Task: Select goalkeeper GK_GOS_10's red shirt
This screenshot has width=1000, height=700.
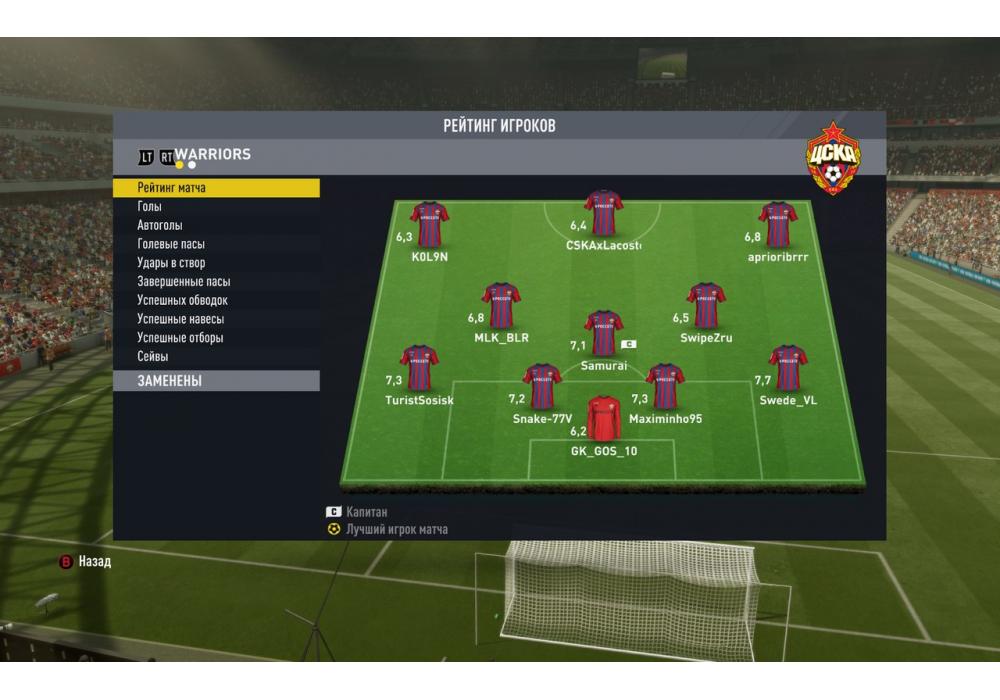Action: (604, 418)
